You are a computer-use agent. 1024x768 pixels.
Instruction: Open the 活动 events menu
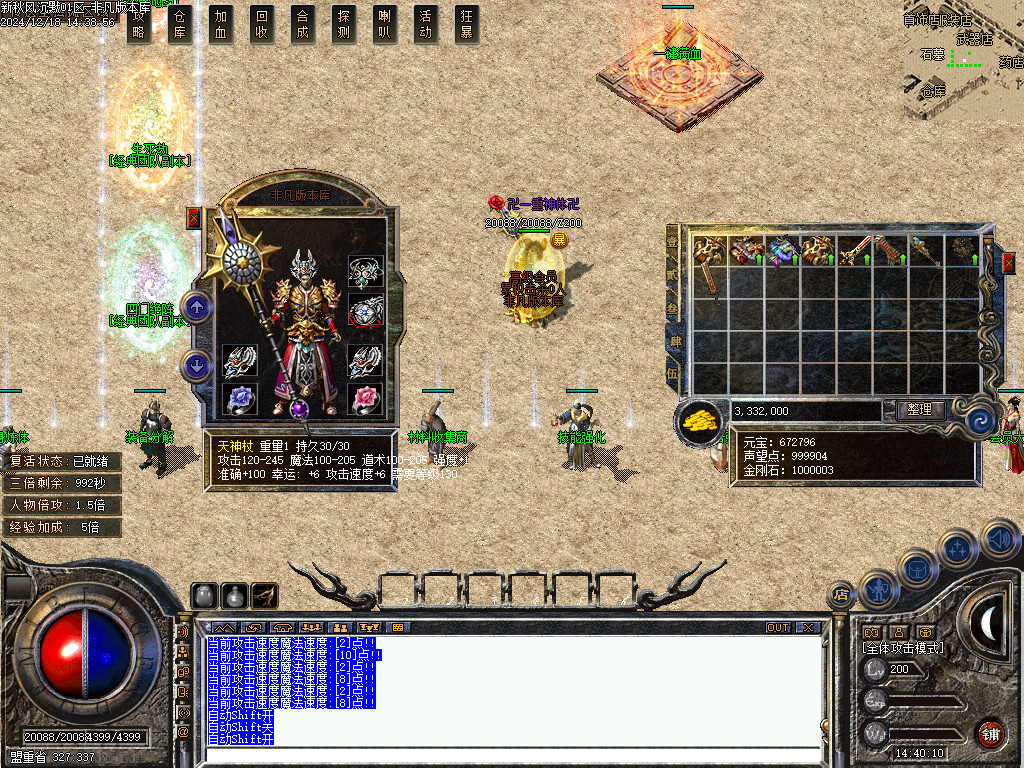coord(426,24)
